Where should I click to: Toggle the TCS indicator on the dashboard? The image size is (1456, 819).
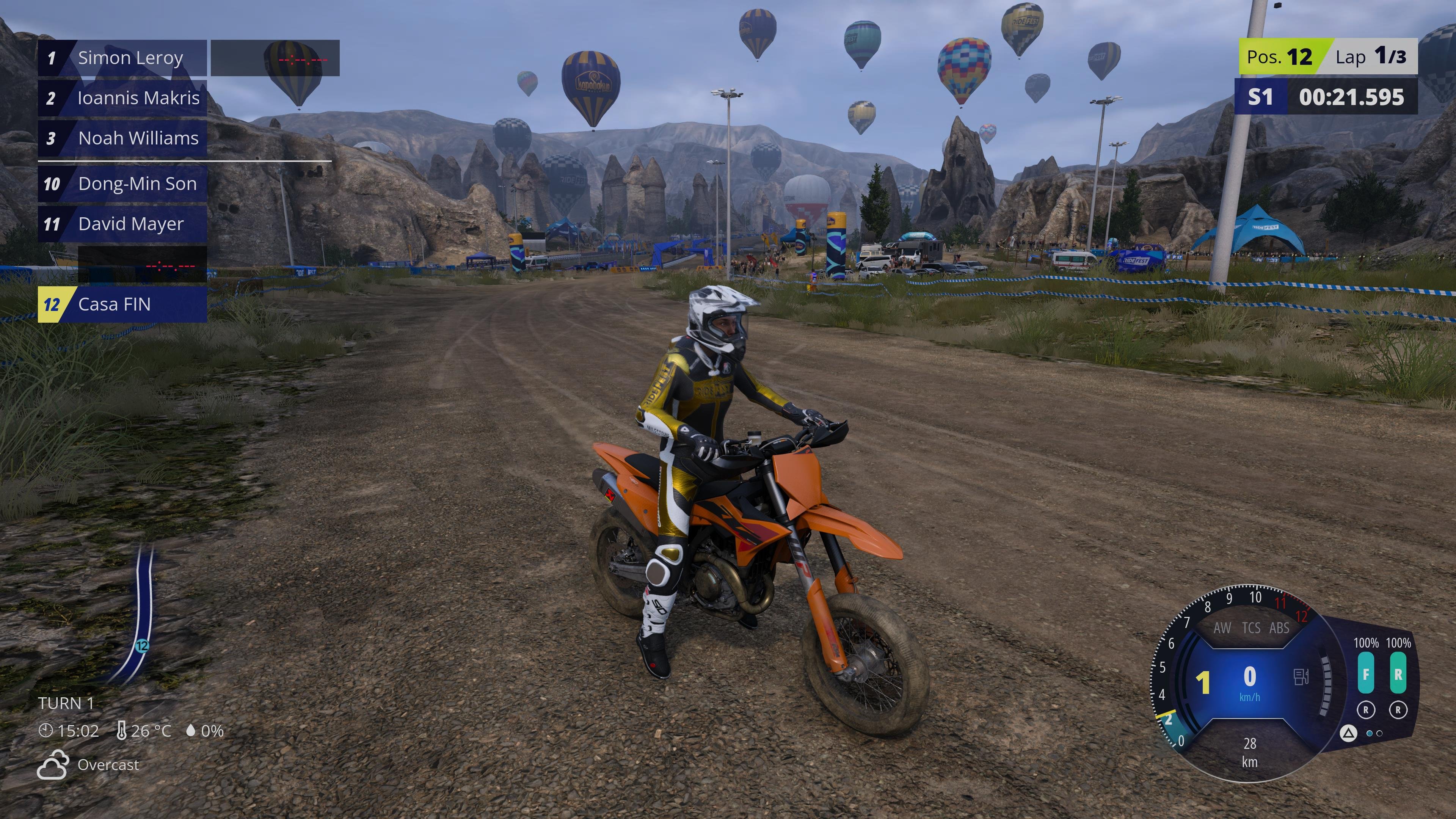[x=1251, y=628]
